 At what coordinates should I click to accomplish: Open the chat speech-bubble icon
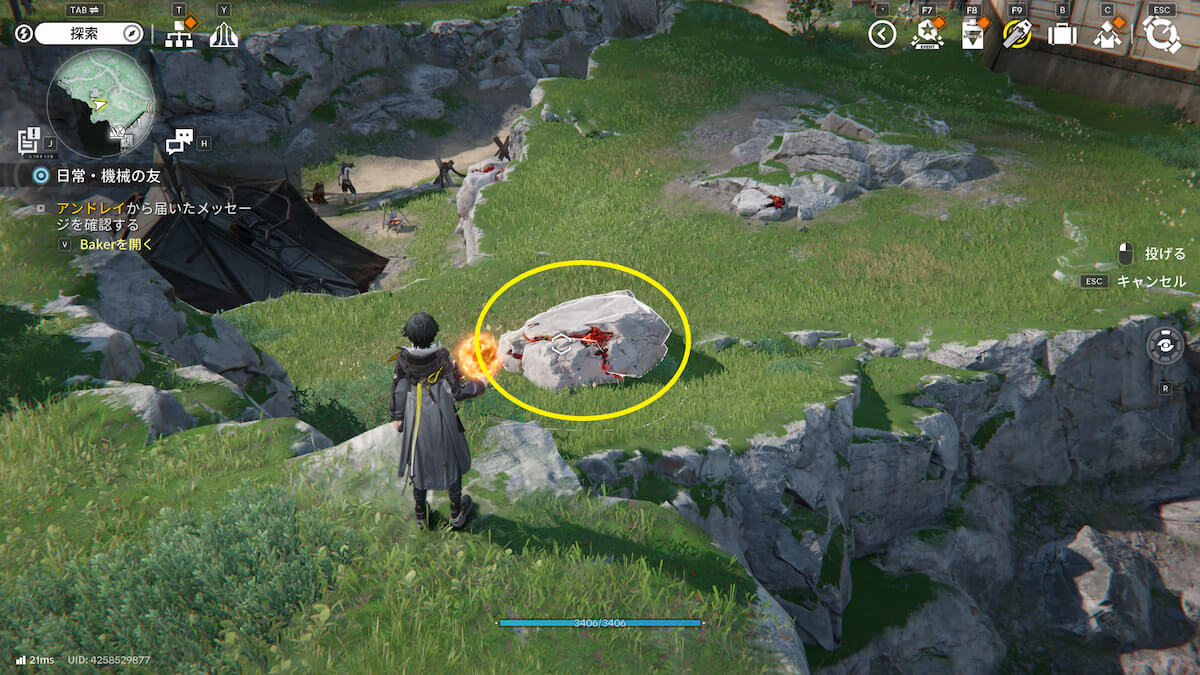(180, 142)
